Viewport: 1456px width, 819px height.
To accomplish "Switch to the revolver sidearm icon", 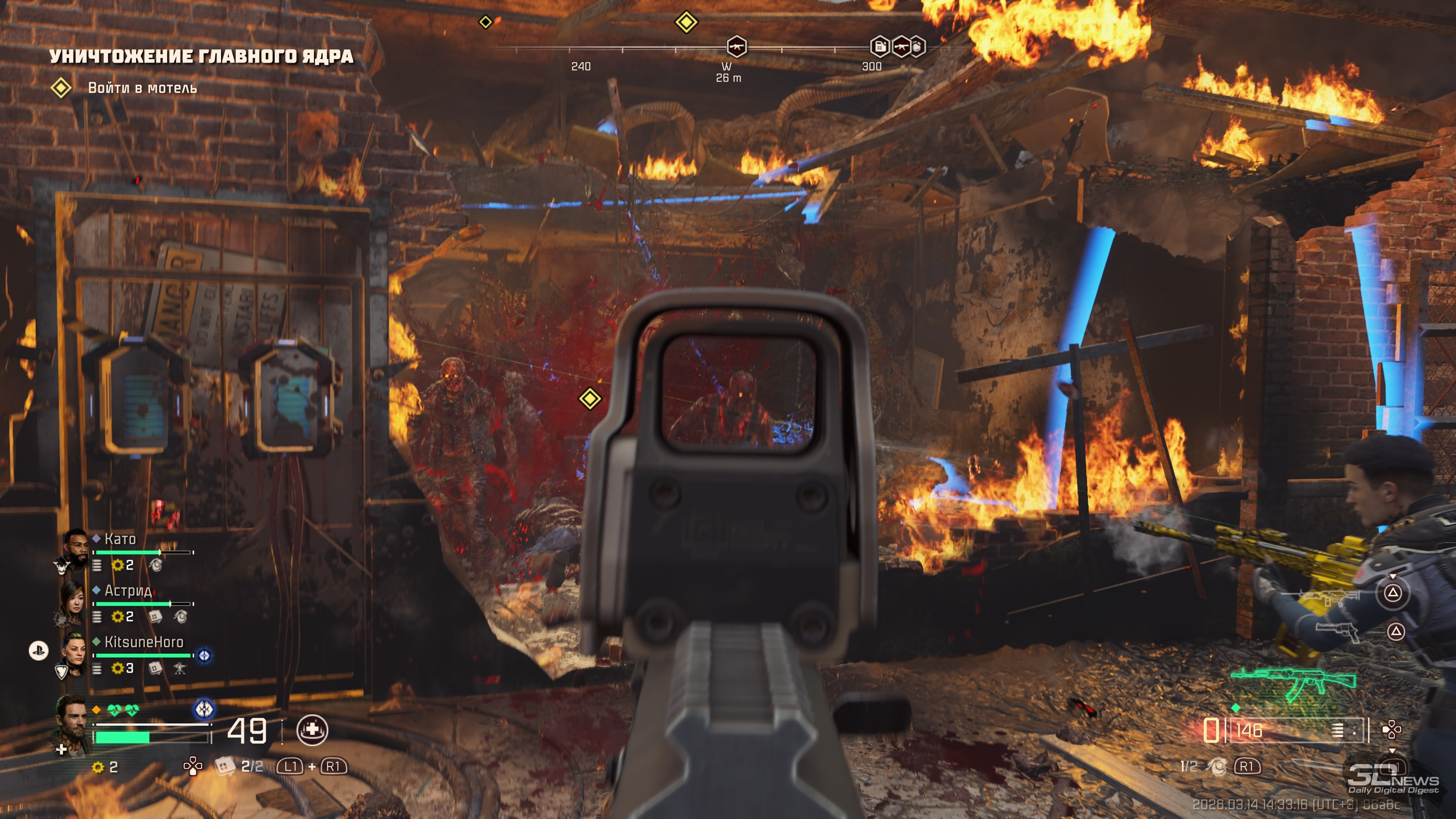I will point(1336,631).
